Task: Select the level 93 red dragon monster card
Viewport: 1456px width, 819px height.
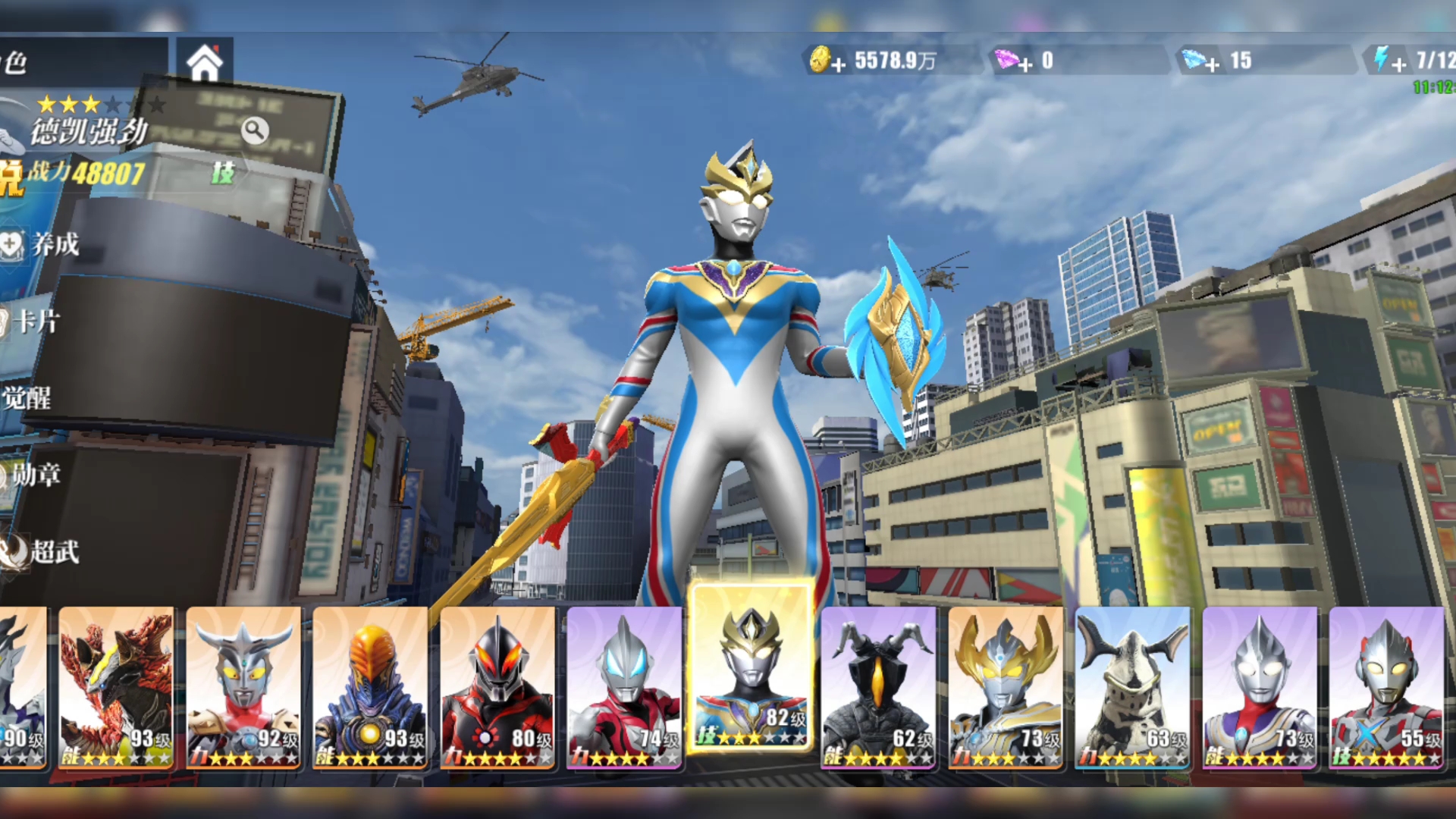Action: point(116,688)
